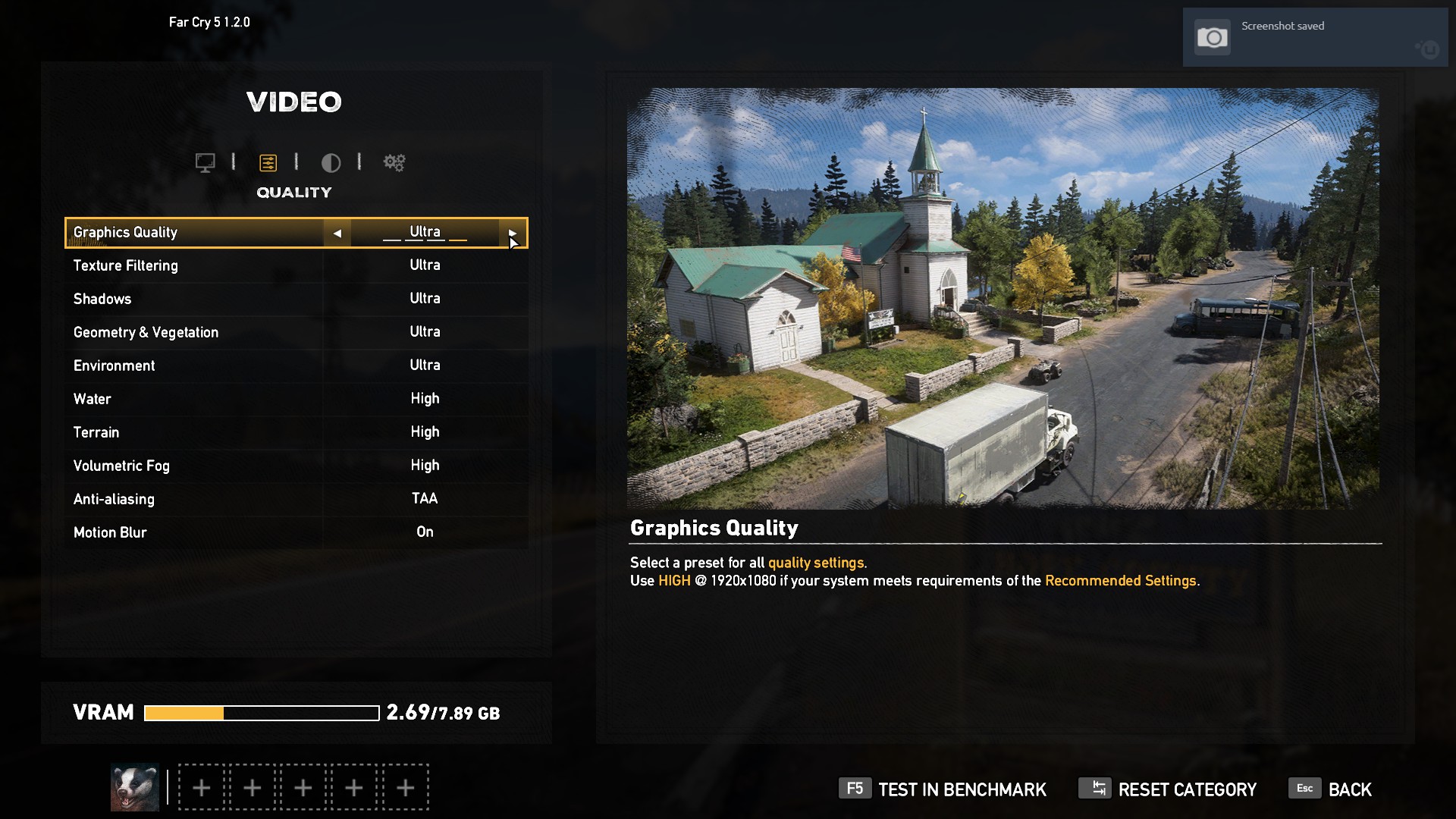Switch to the half-circle color tab
1456x819 pixels.
(331, 162)
